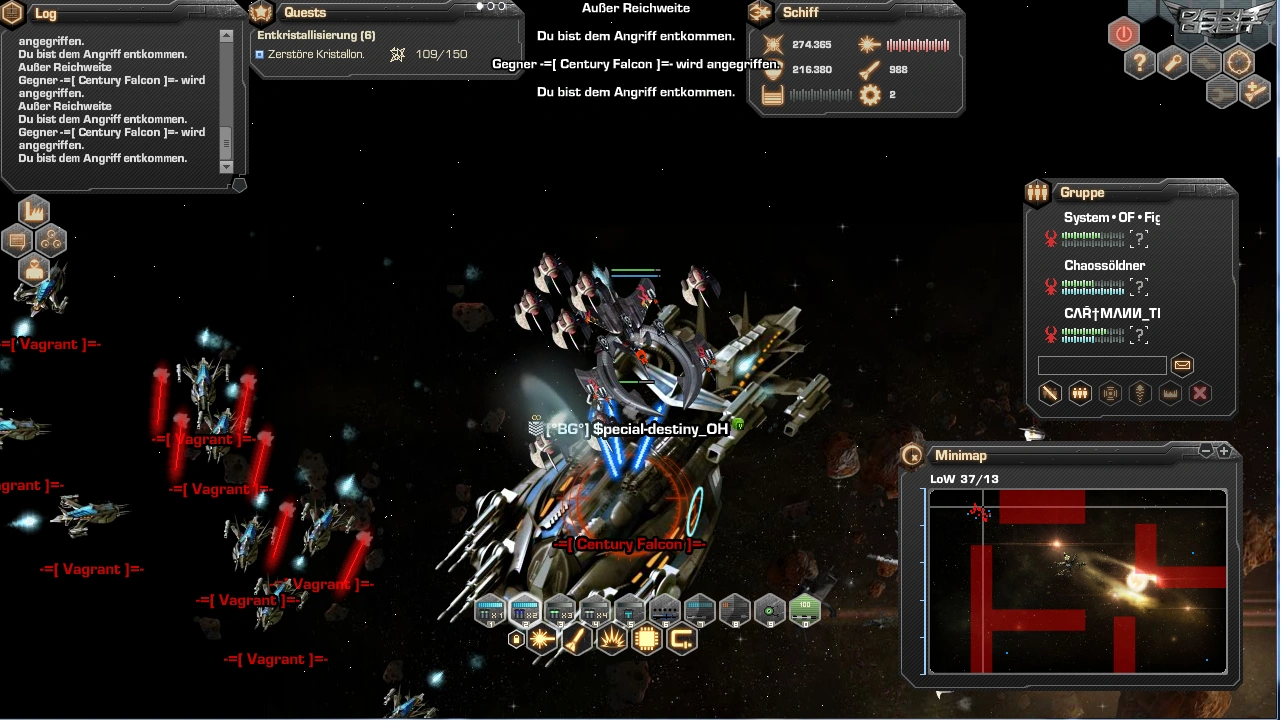The width and height of the screenshot is (1283, 721).
Task: Open help via the question mark hex icon
Action: [x=1140, y=63]
